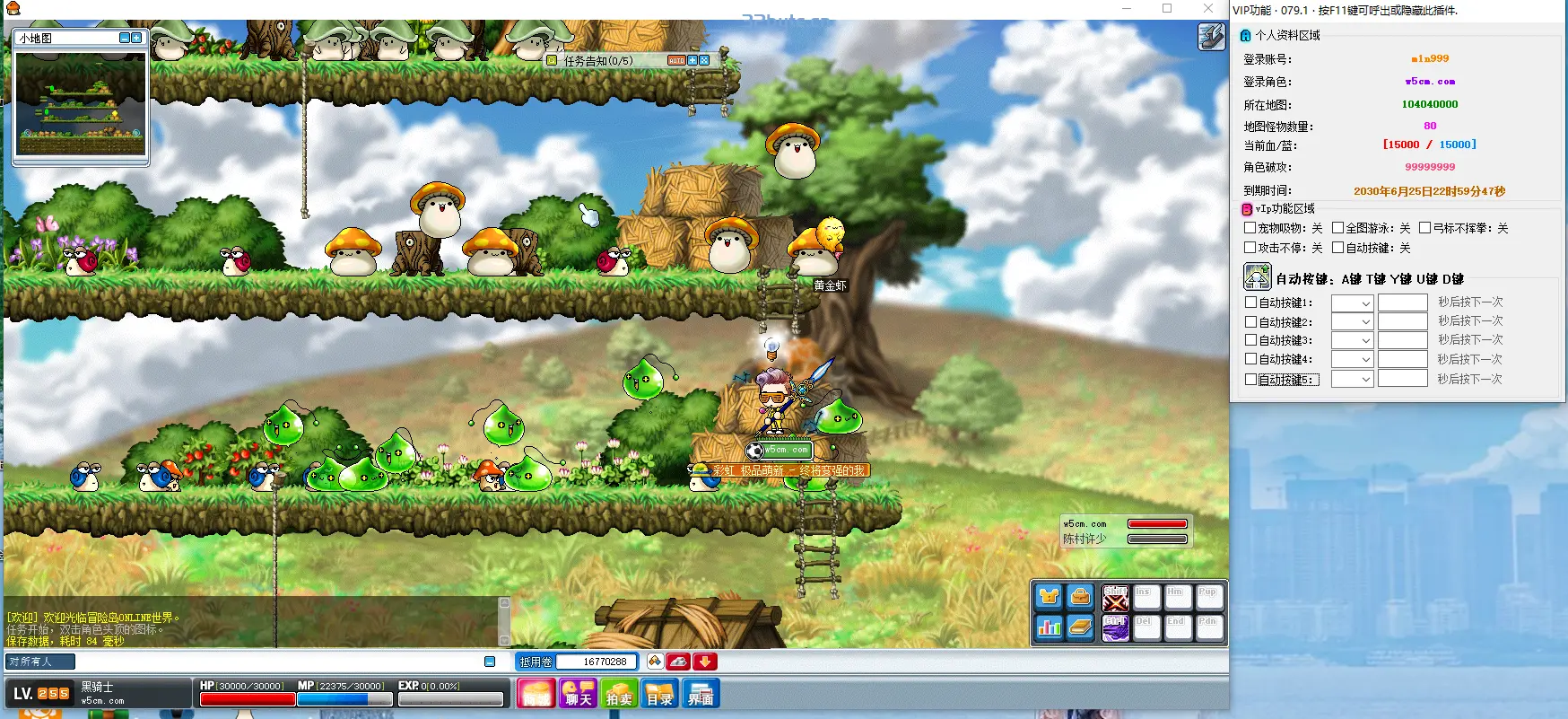Enable the 宠物吸物 checkbox
This screenshot has height=719, width=1568.
(x=1250, y=228)
